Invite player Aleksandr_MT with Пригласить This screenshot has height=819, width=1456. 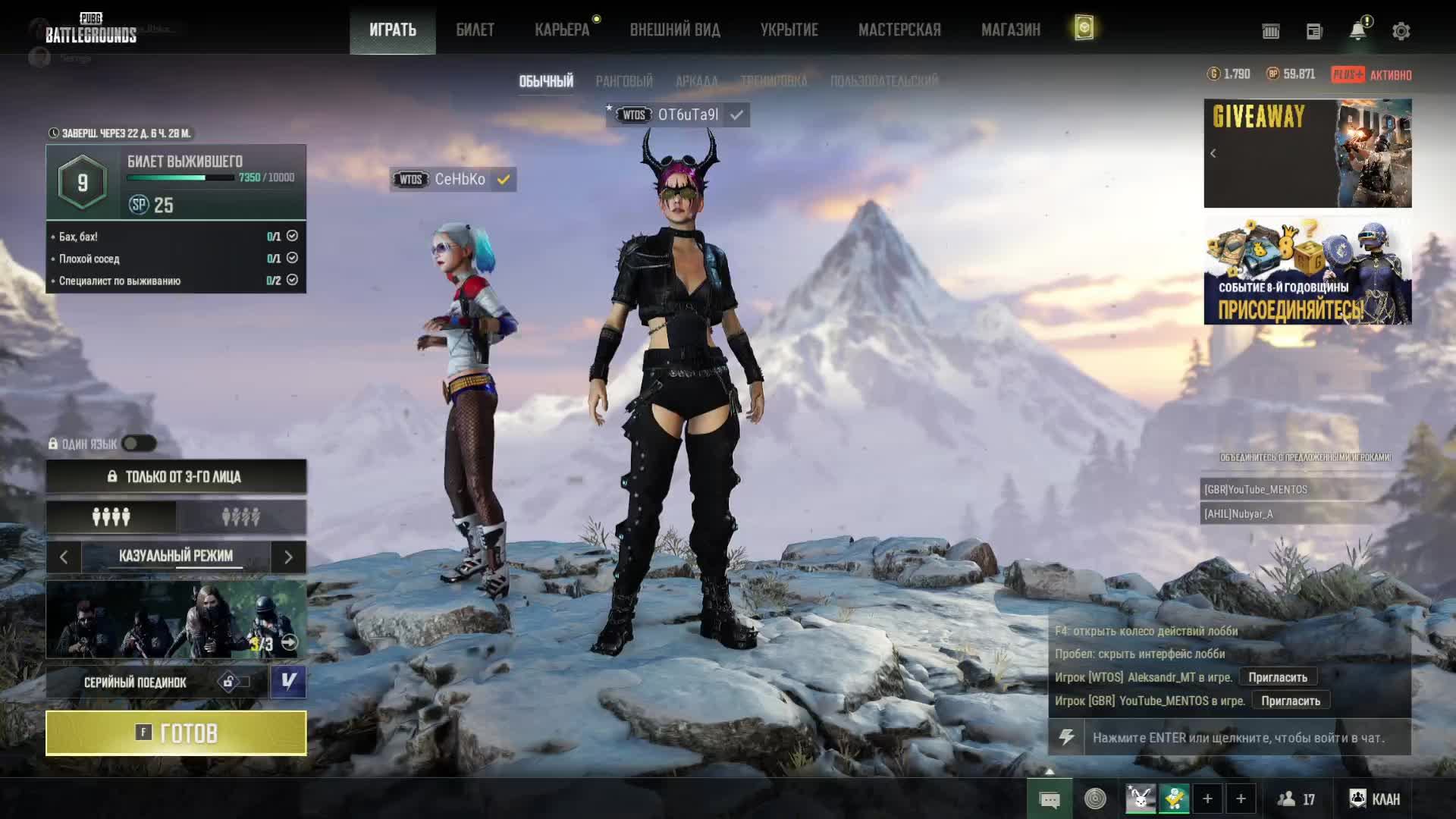[x=1278, y=677]
